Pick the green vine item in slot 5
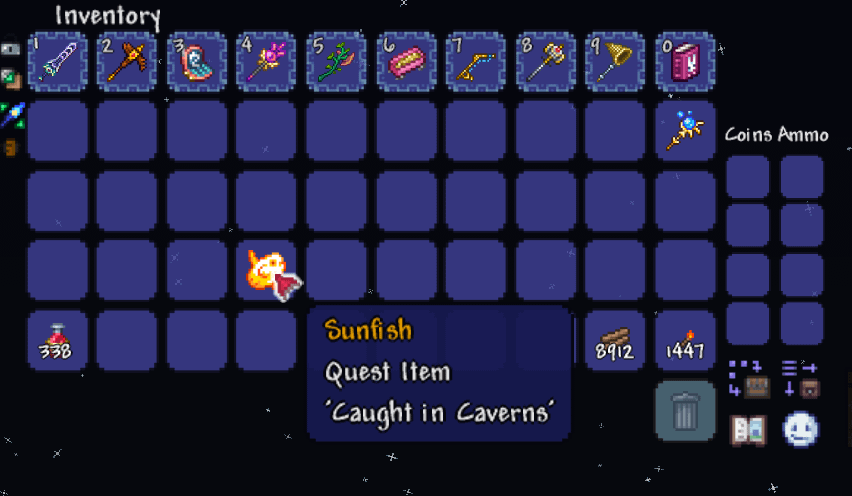 click(337, 61)
